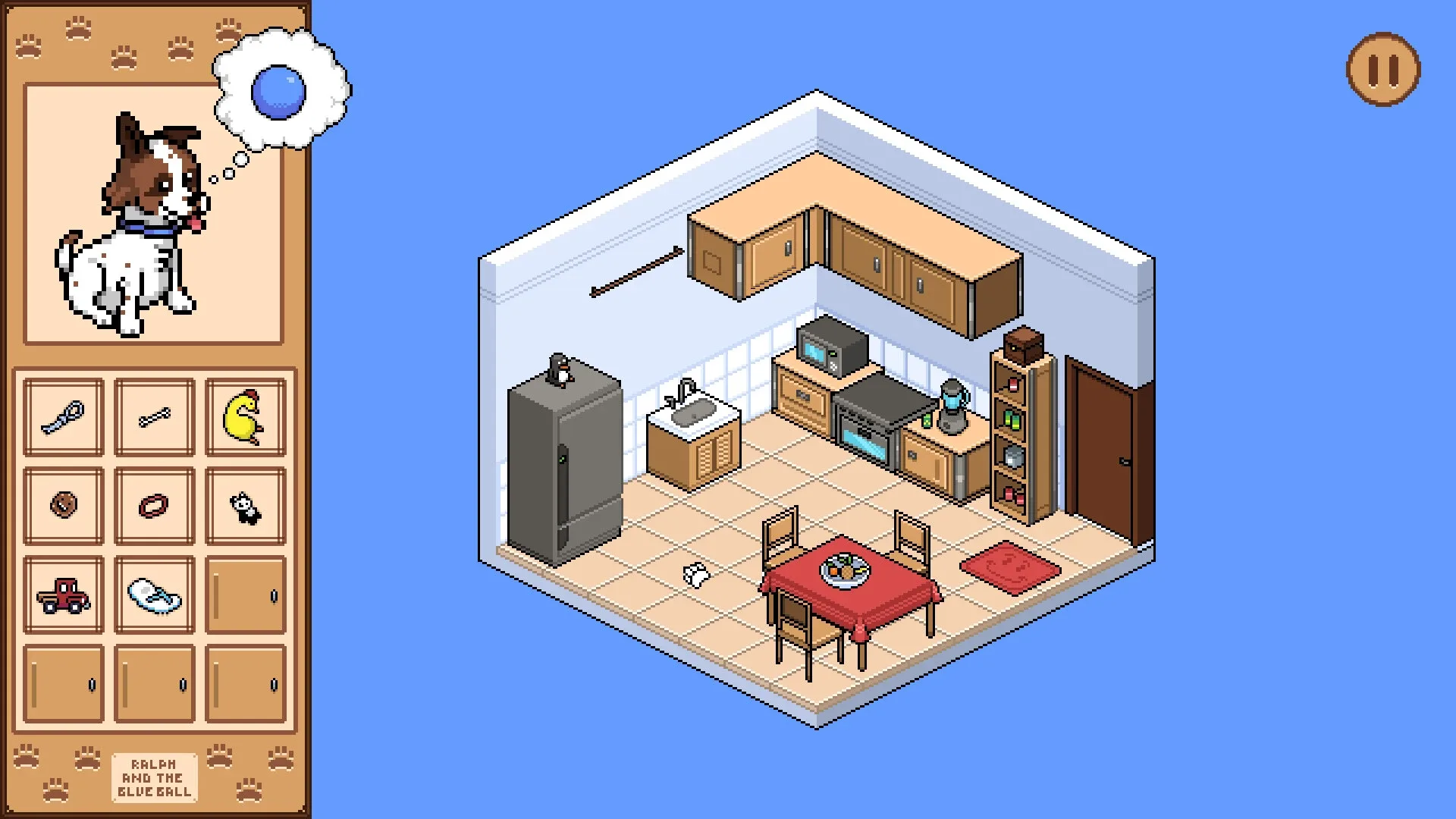Select the cookie treat icon
The width and height of the screenshot is (1456, 819).
point(64,504)
